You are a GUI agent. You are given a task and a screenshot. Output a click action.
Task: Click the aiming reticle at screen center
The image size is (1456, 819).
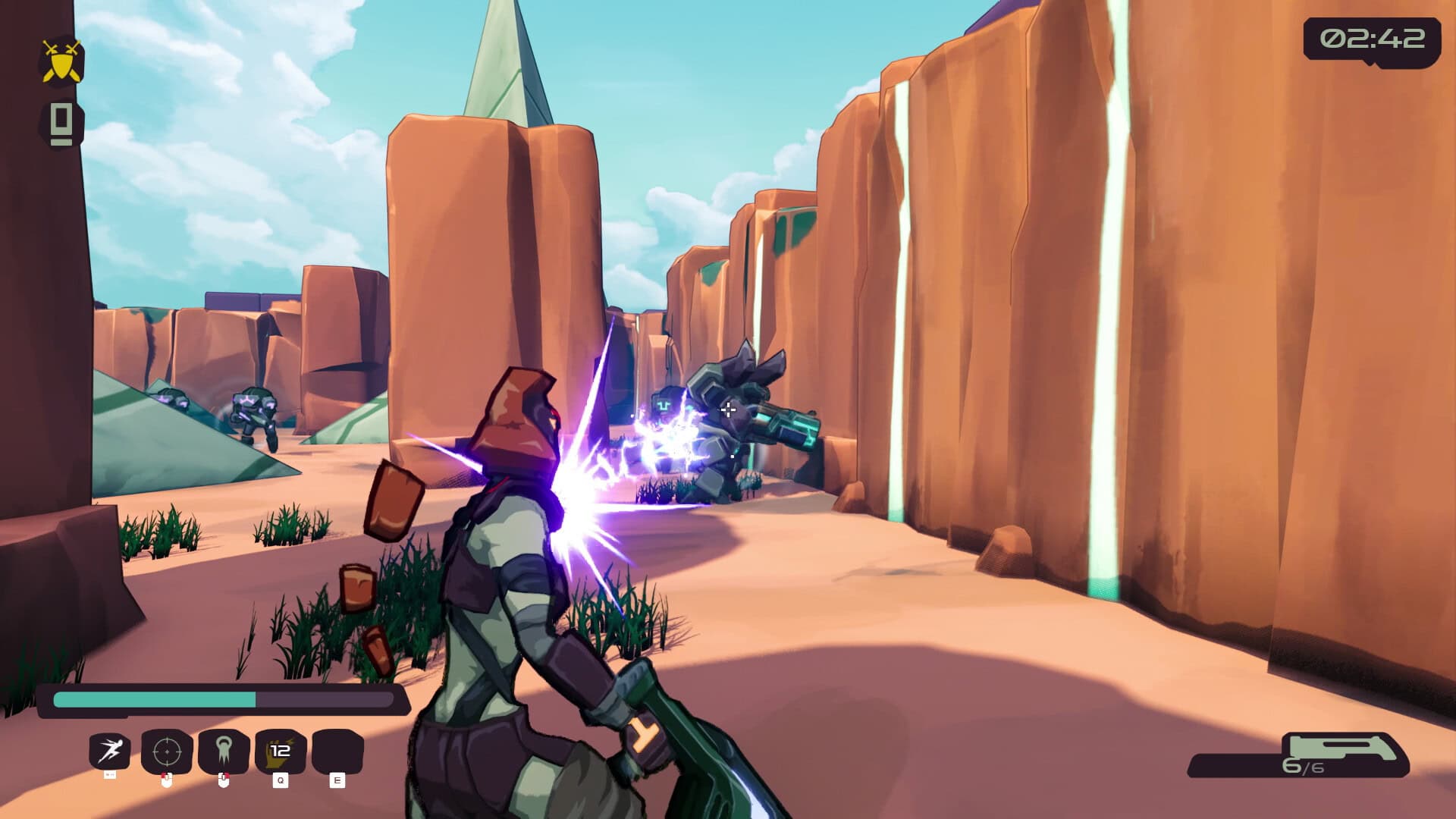pyautogui.click(x=728, y=409)
